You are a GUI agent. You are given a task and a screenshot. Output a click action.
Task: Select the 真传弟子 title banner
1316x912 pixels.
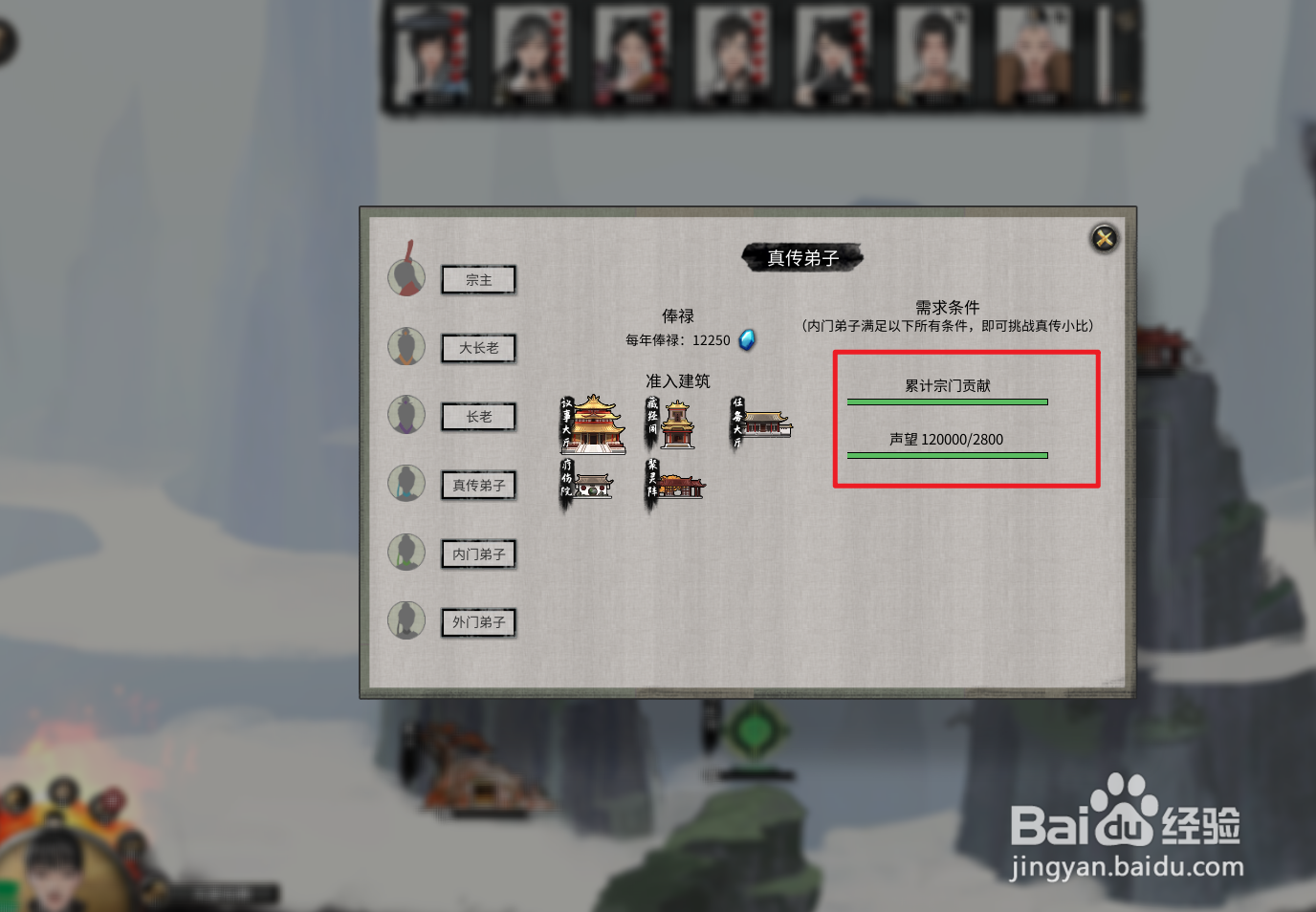pyautogui.click(x=802, y=255)
